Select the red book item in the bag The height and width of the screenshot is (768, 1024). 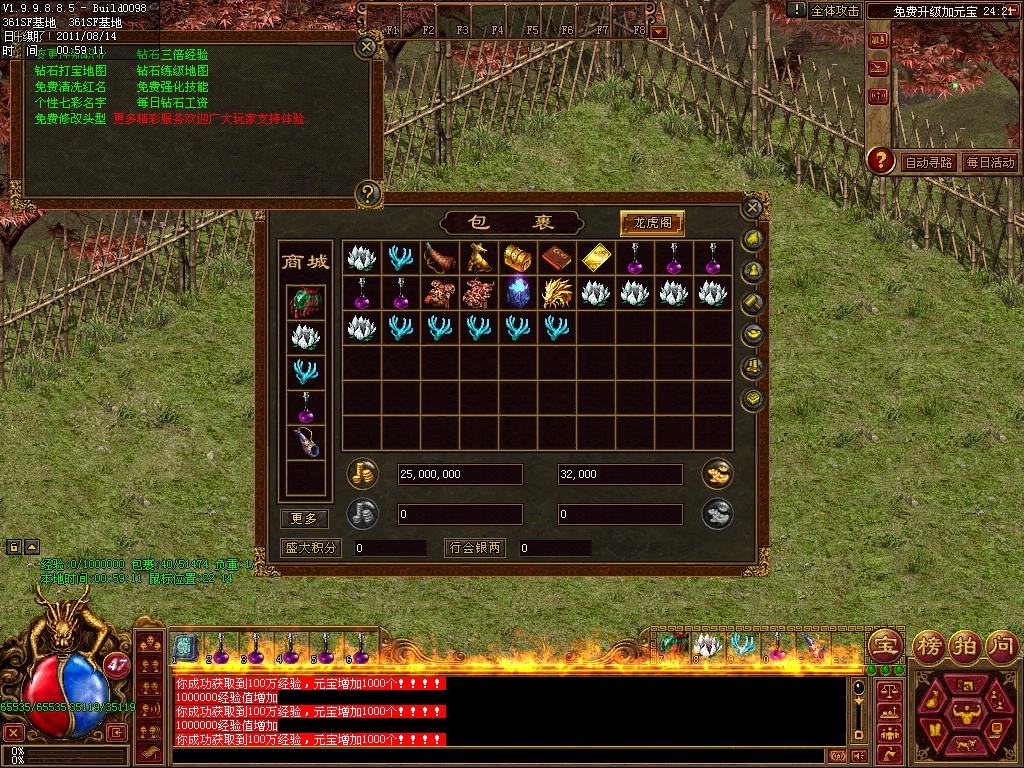pos(556,258)
